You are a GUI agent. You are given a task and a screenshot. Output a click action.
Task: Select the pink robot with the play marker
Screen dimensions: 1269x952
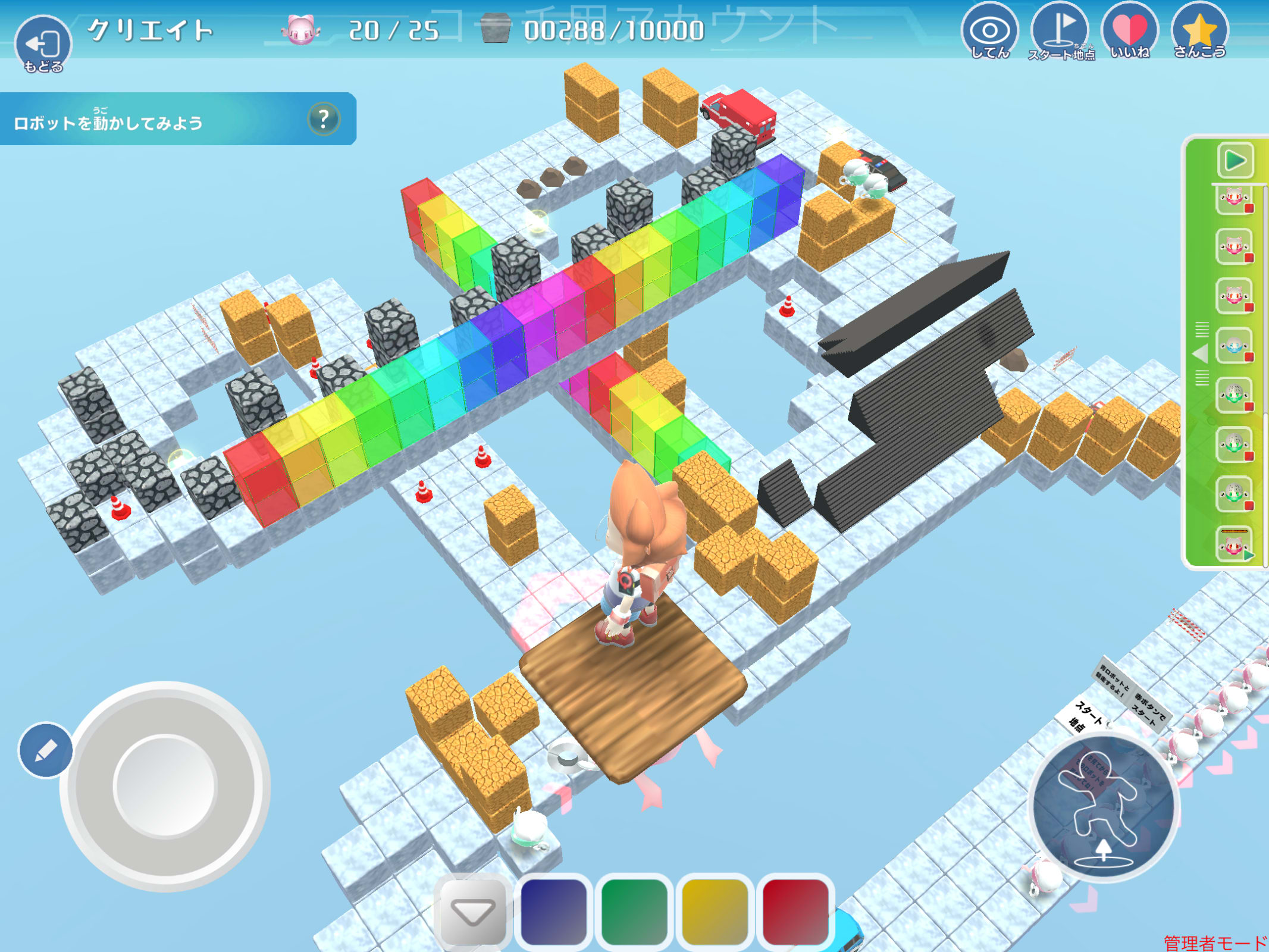click(1234, 544)
